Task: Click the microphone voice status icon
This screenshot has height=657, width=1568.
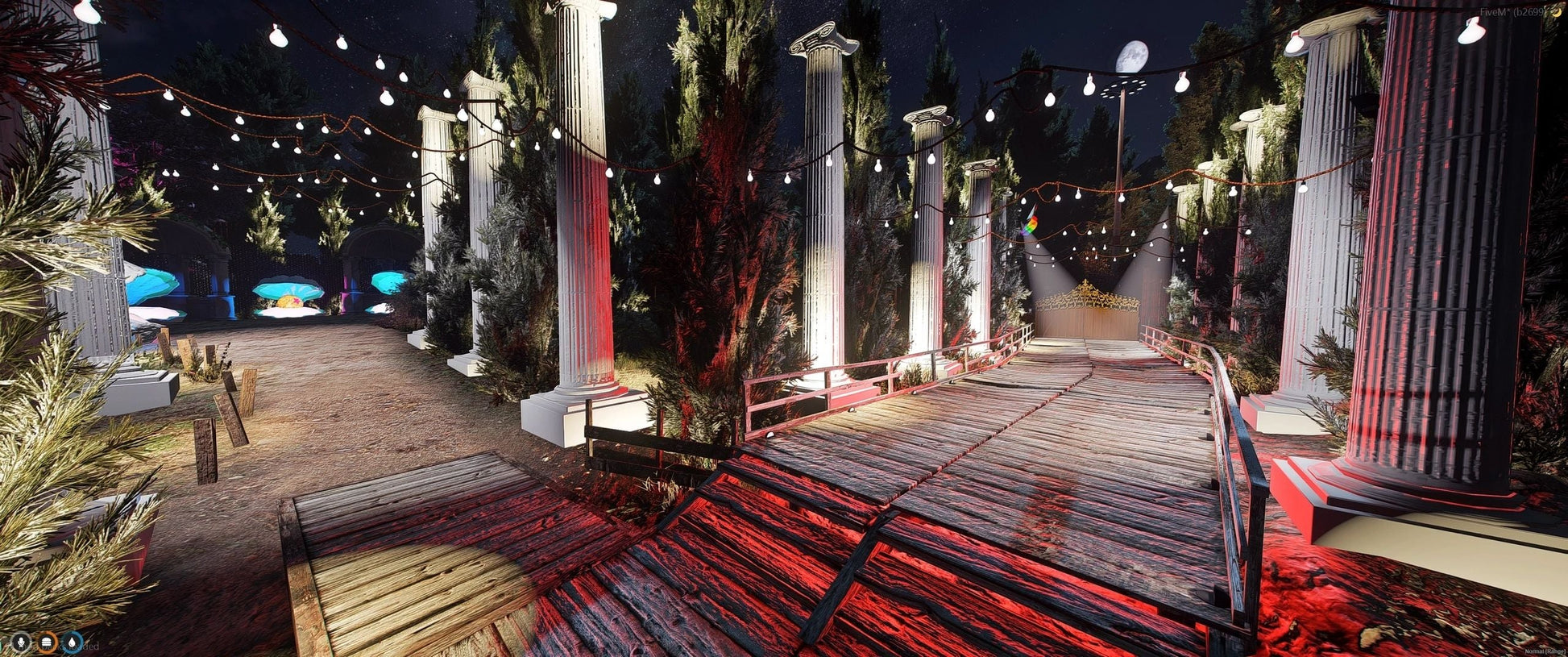Action: coord(20,642)
